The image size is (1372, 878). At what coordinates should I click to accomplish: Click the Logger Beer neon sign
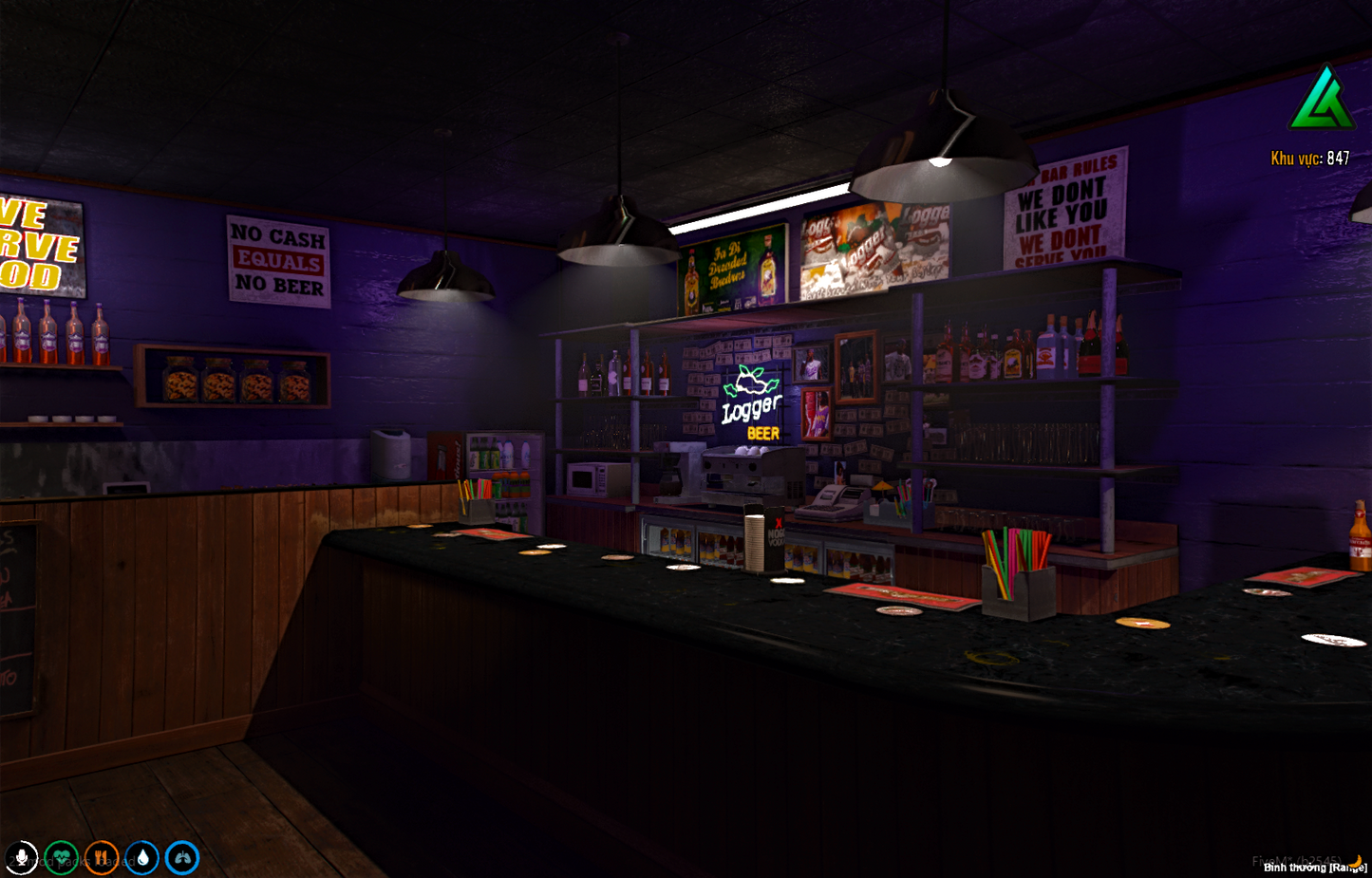point(751,399)
